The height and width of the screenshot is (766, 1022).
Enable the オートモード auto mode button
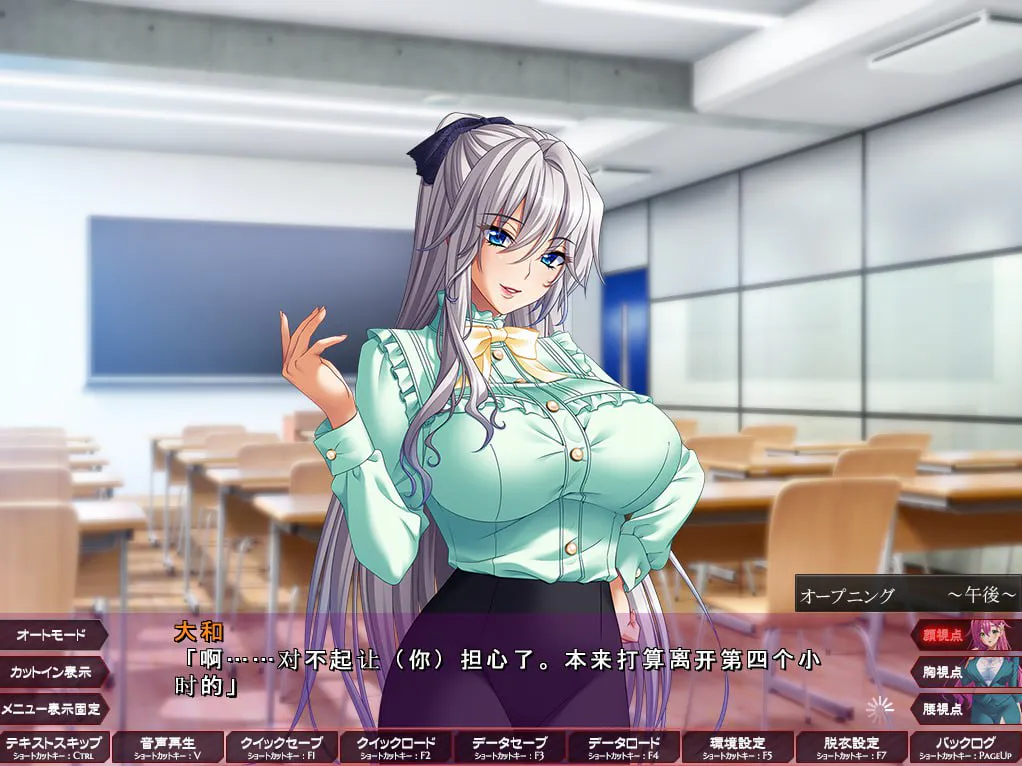[x=53, y=635]
